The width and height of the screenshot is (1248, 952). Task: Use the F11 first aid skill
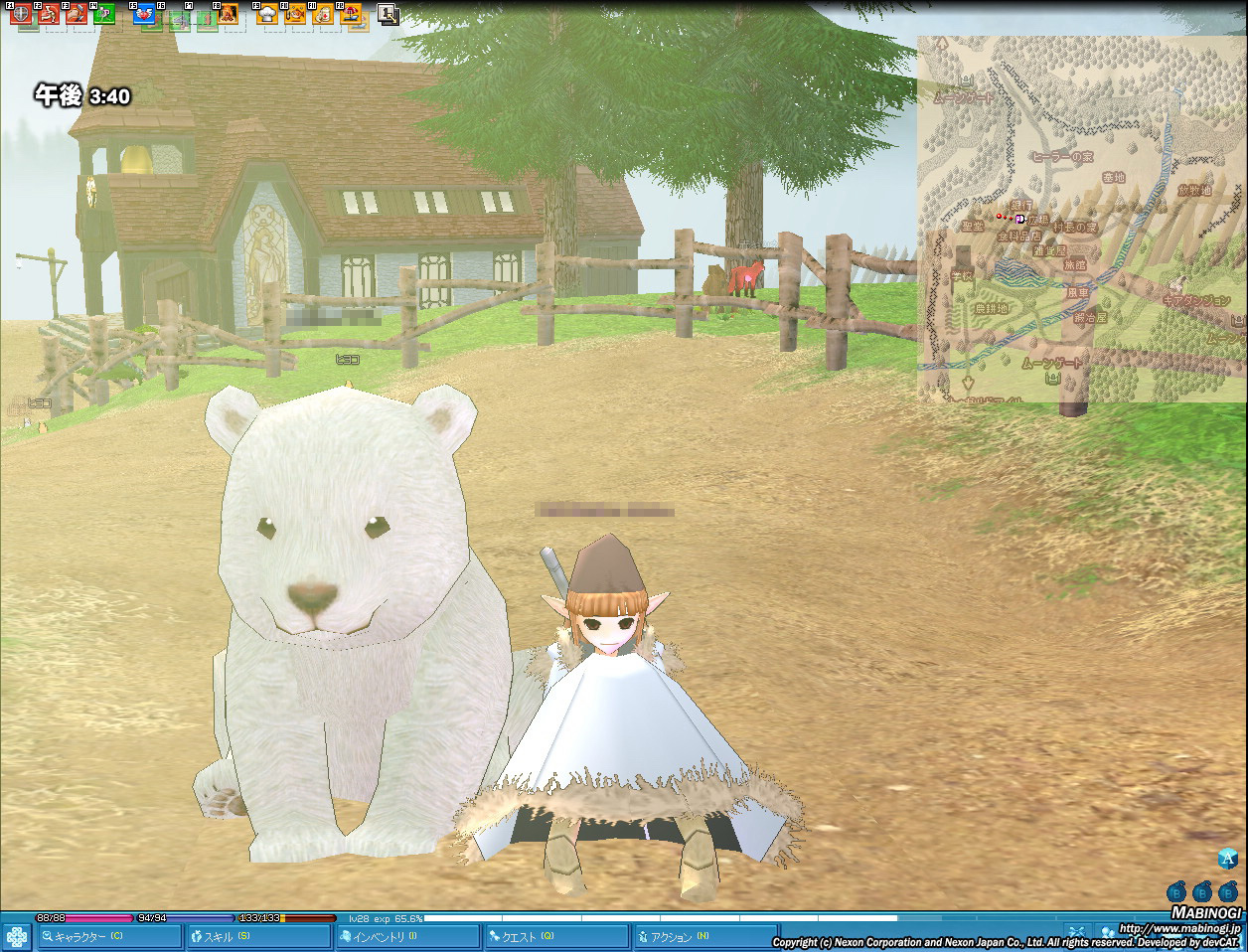323,14
